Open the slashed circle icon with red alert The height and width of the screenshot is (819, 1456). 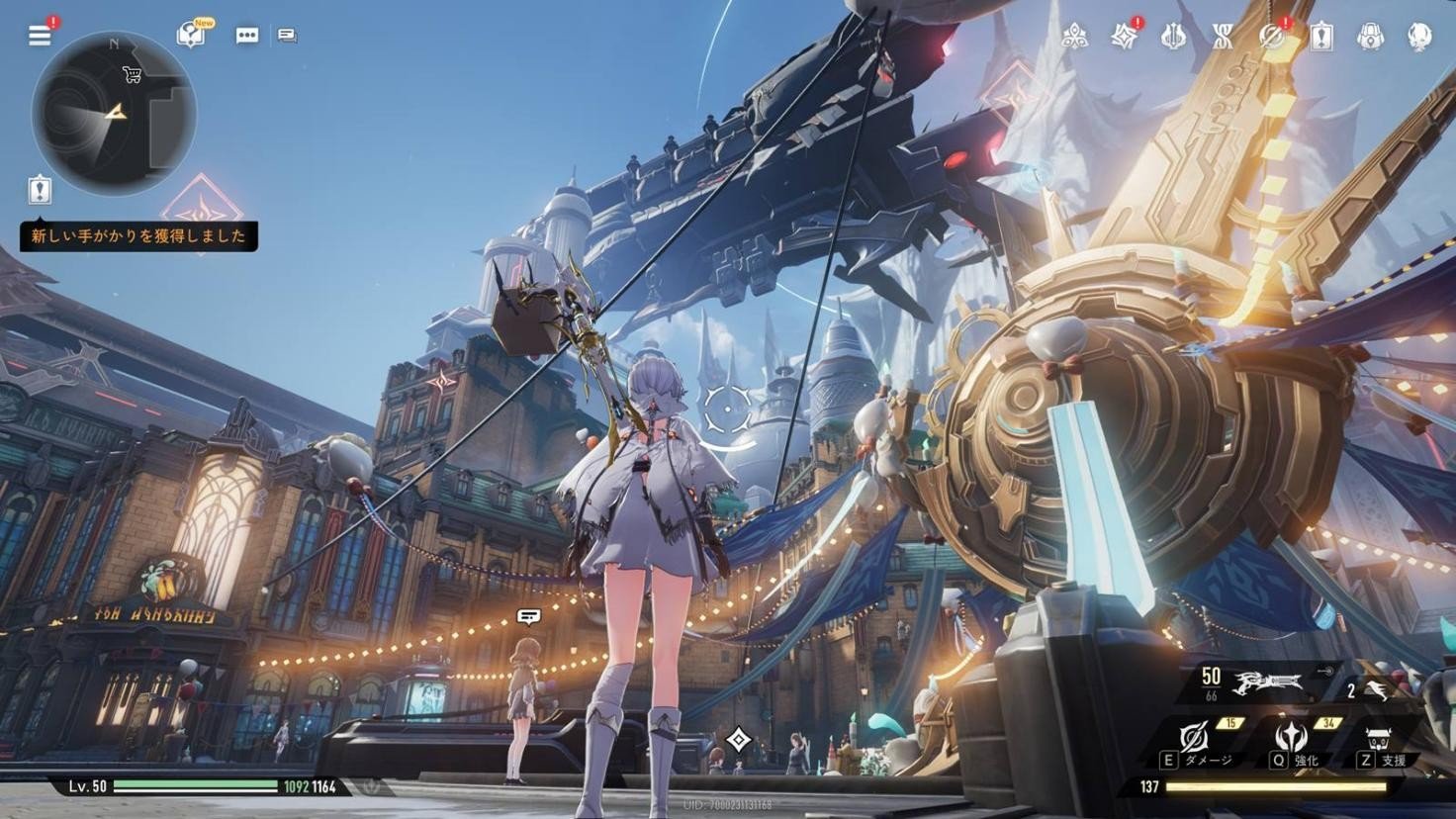pyautogui.click(x=1272, y=37)
